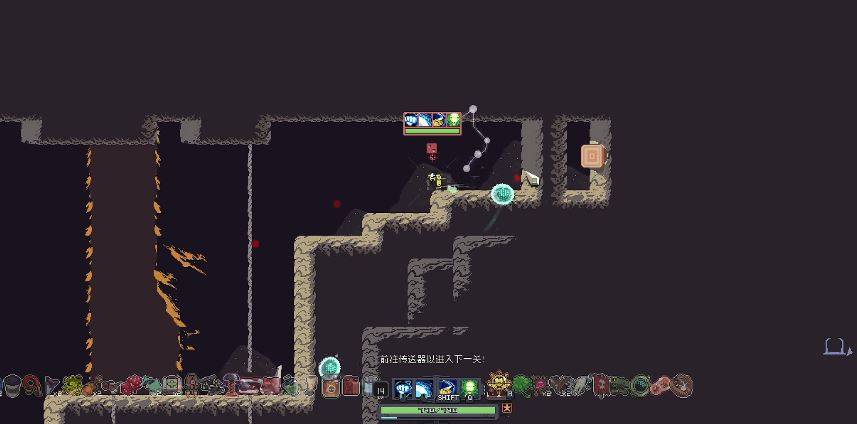Use the SHIFT dash skill icon

pos(448,387)
